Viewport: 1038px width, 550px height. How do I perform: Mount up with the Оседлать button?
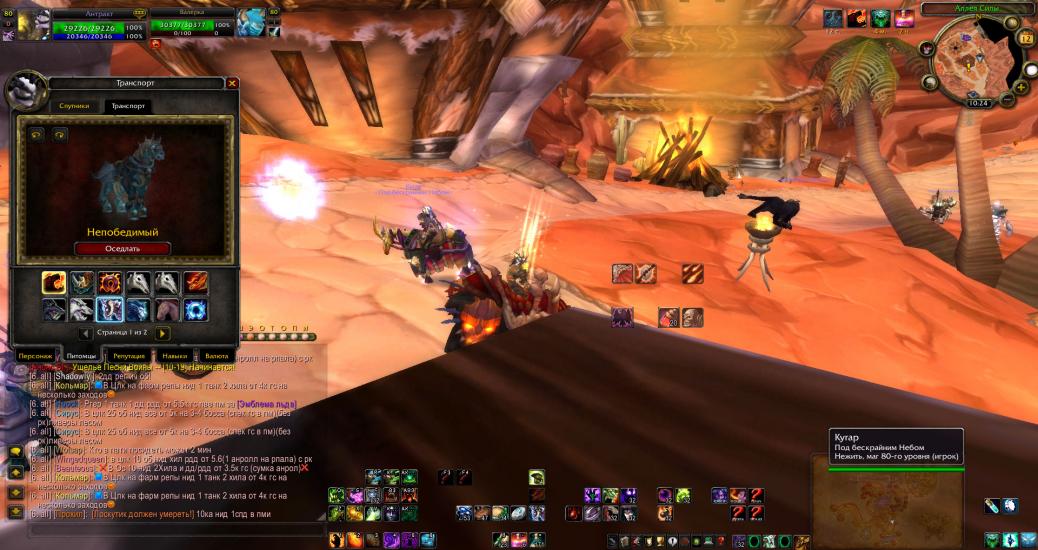(x=122, y=248)
